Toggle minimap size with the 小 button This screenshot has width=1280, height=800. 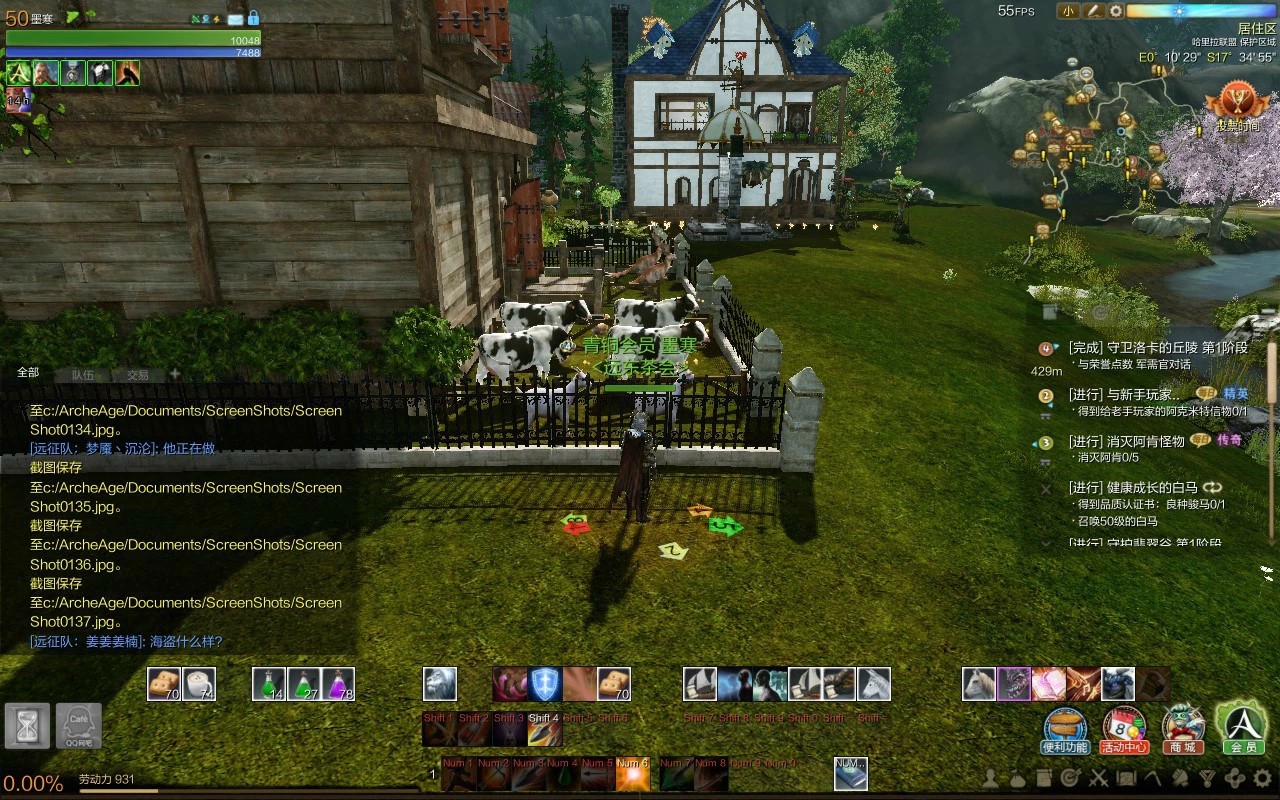tap(1068, 11)
